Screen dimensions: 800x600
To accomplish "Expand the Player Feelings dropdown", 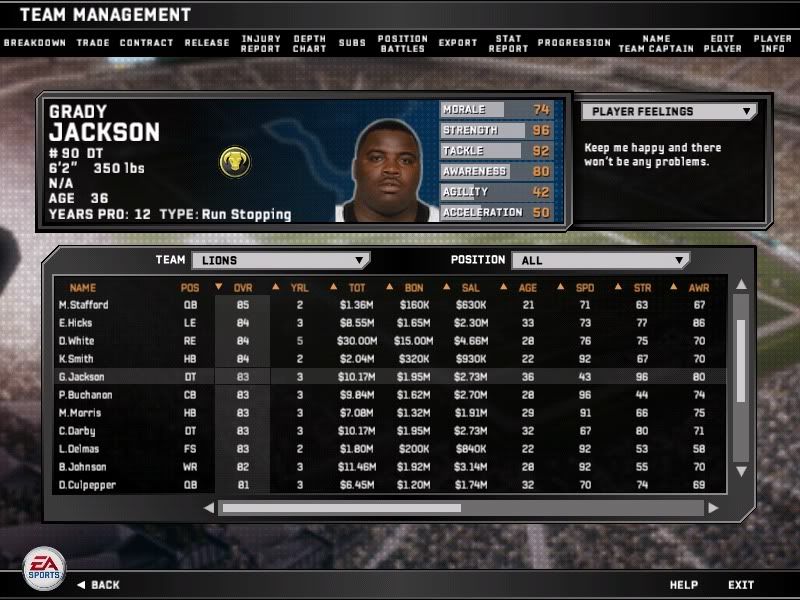I will tap(668, 112).
